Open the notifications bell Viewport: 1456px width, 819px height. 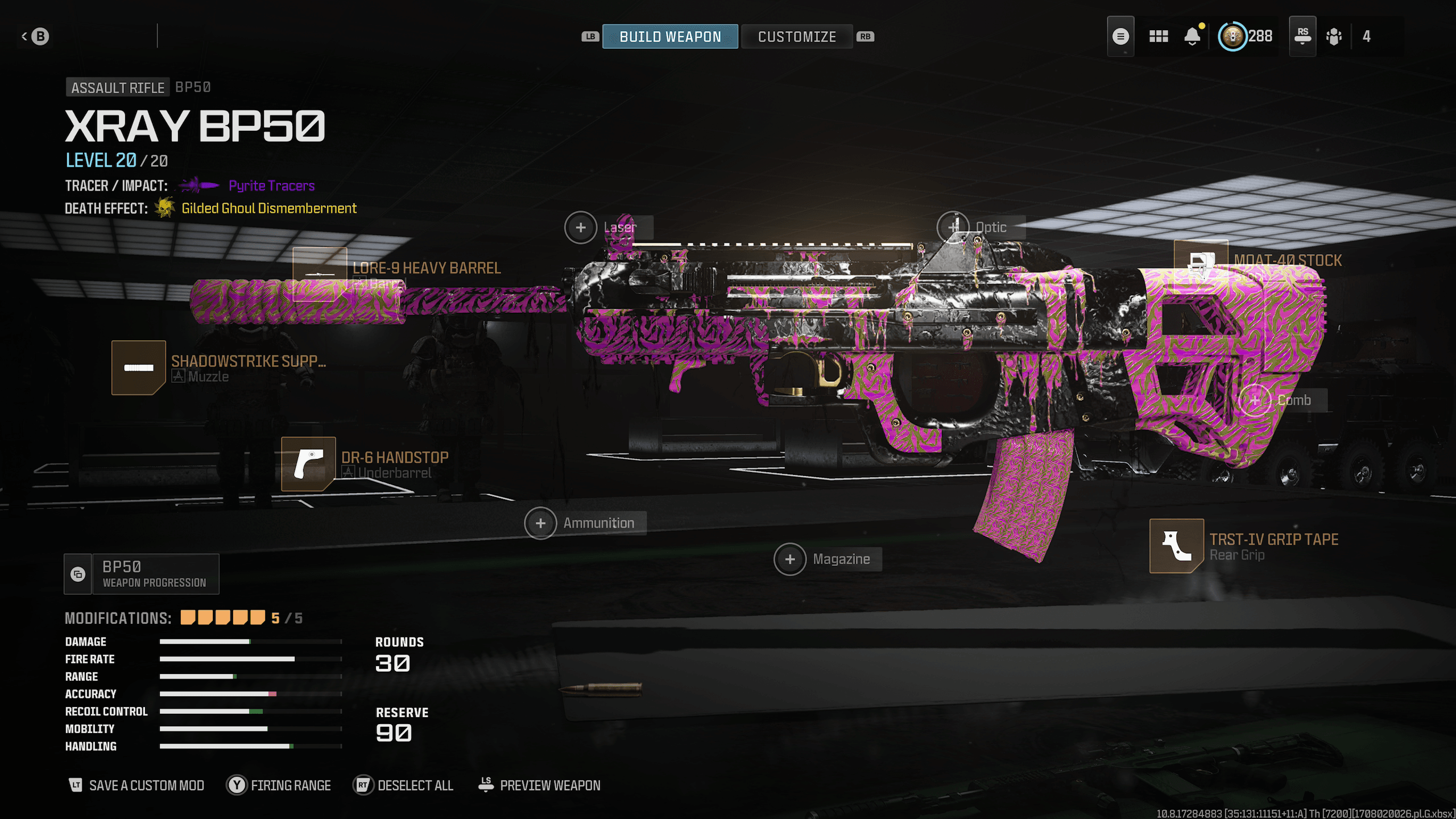pos(1192,37)
